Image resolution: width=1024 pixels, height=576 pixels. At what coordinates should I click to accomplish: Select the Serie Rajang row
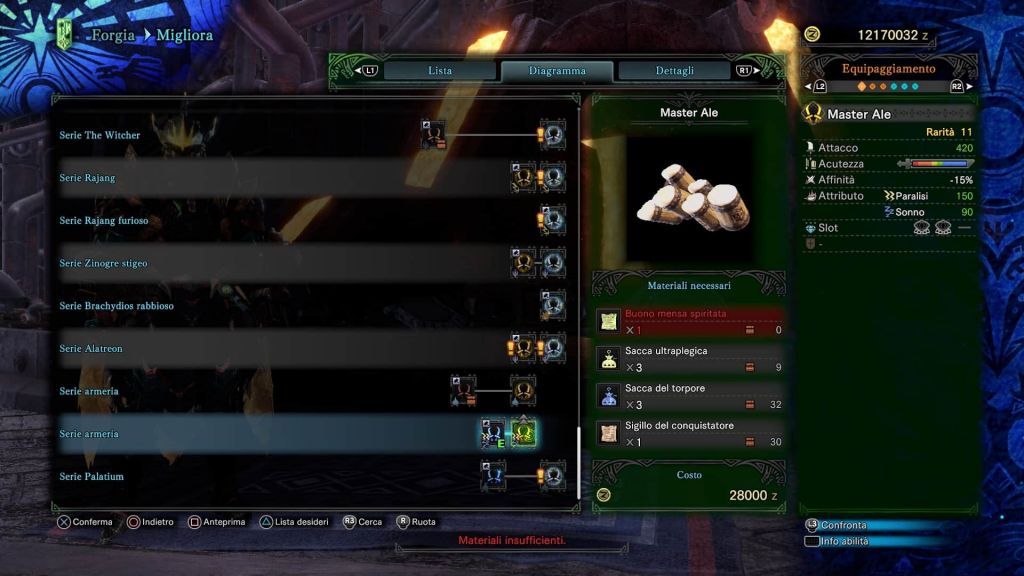[87, 178]
